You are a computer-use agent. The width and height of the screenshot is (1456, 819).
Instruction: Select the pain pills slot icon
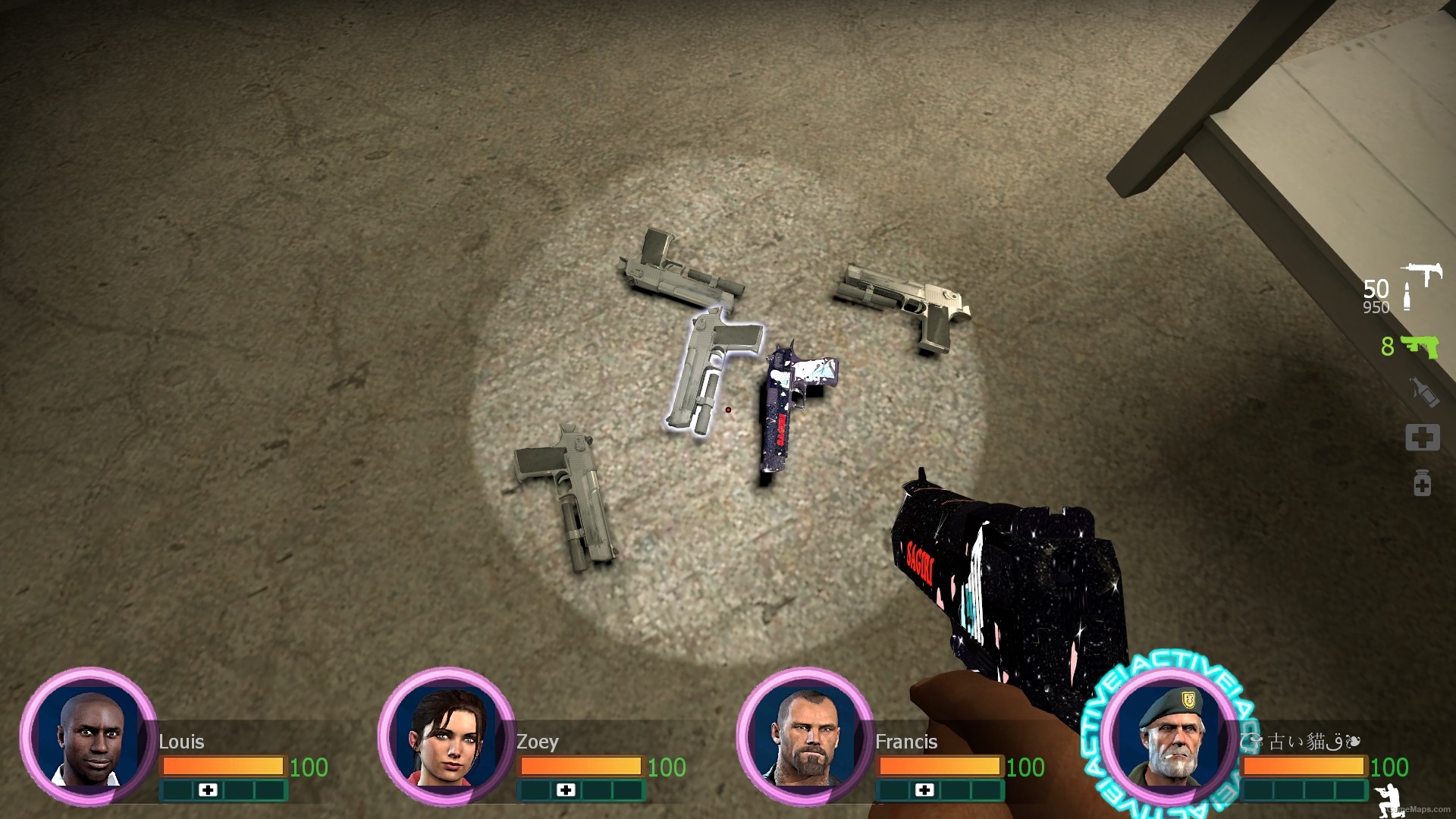pyautogui.click(x=1424, y=482)
